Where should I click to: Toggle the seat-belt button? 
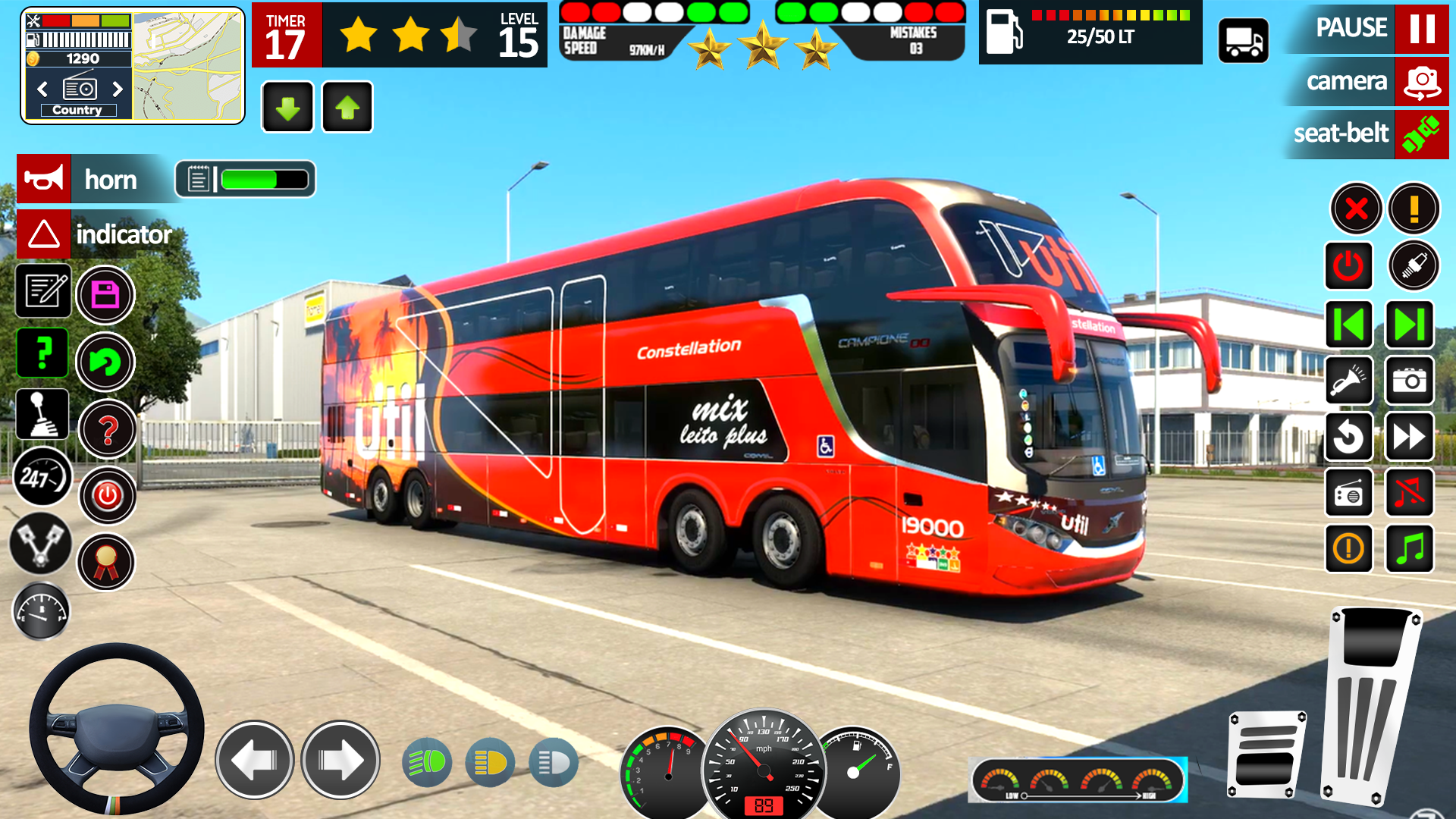(x=1421, y=134)
